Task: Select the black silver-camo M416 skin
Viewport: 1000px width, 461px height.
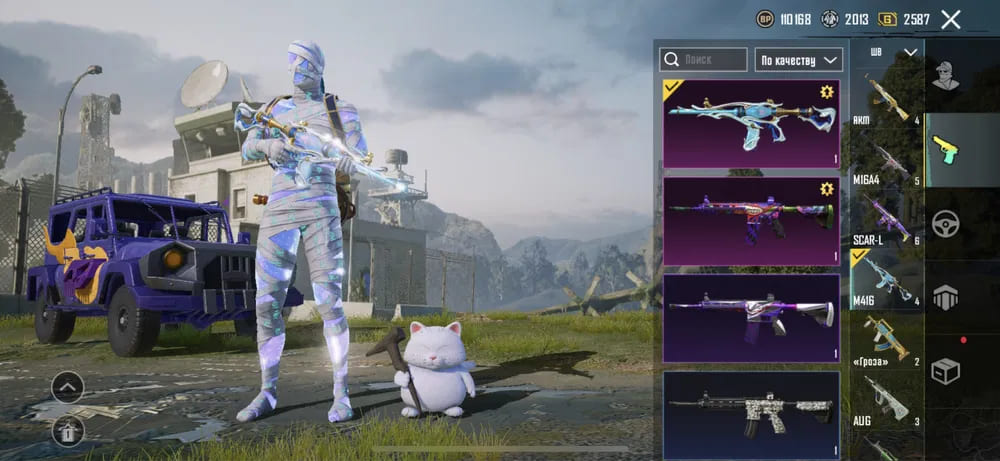Action: [x=751, y=414]
